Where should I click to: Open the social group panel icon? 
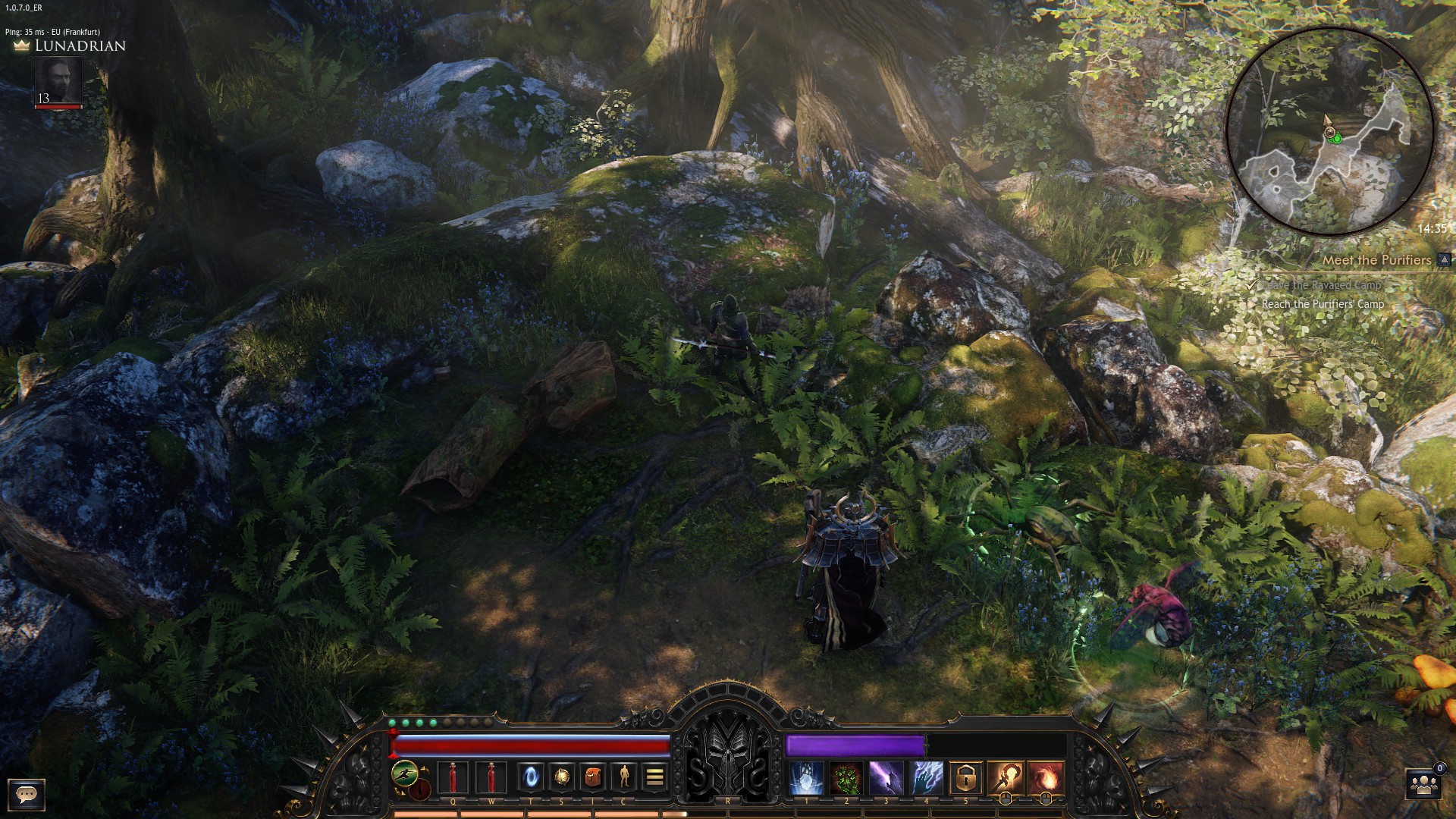tap(1423, 785)
